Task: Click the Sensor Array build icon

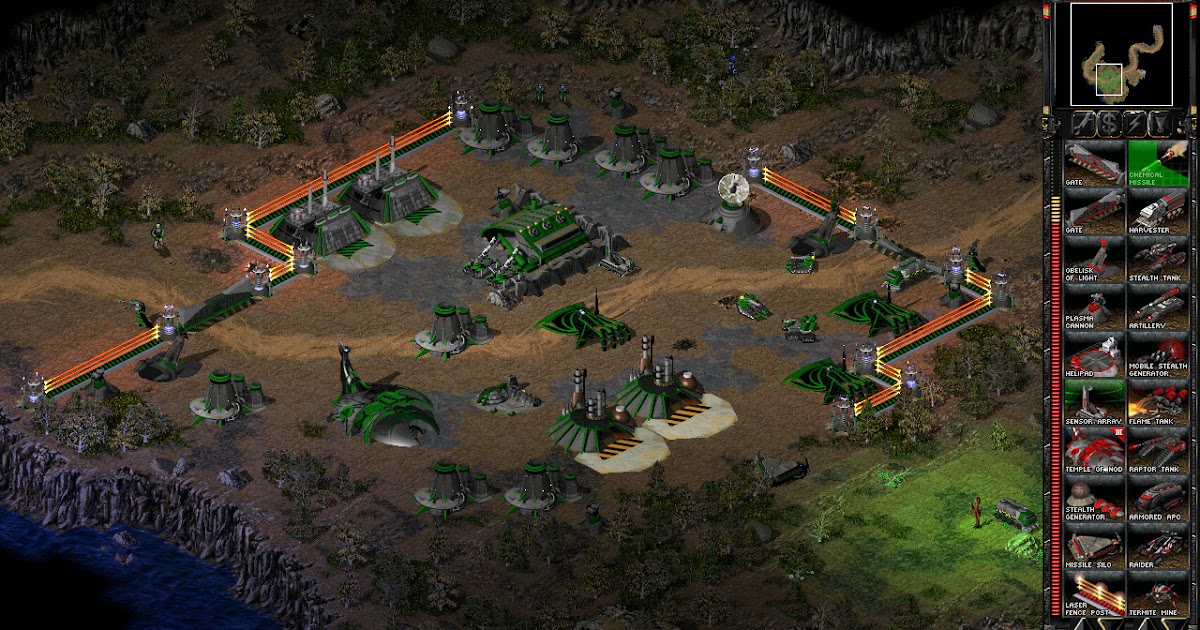Action: (x=1093, y=403)
